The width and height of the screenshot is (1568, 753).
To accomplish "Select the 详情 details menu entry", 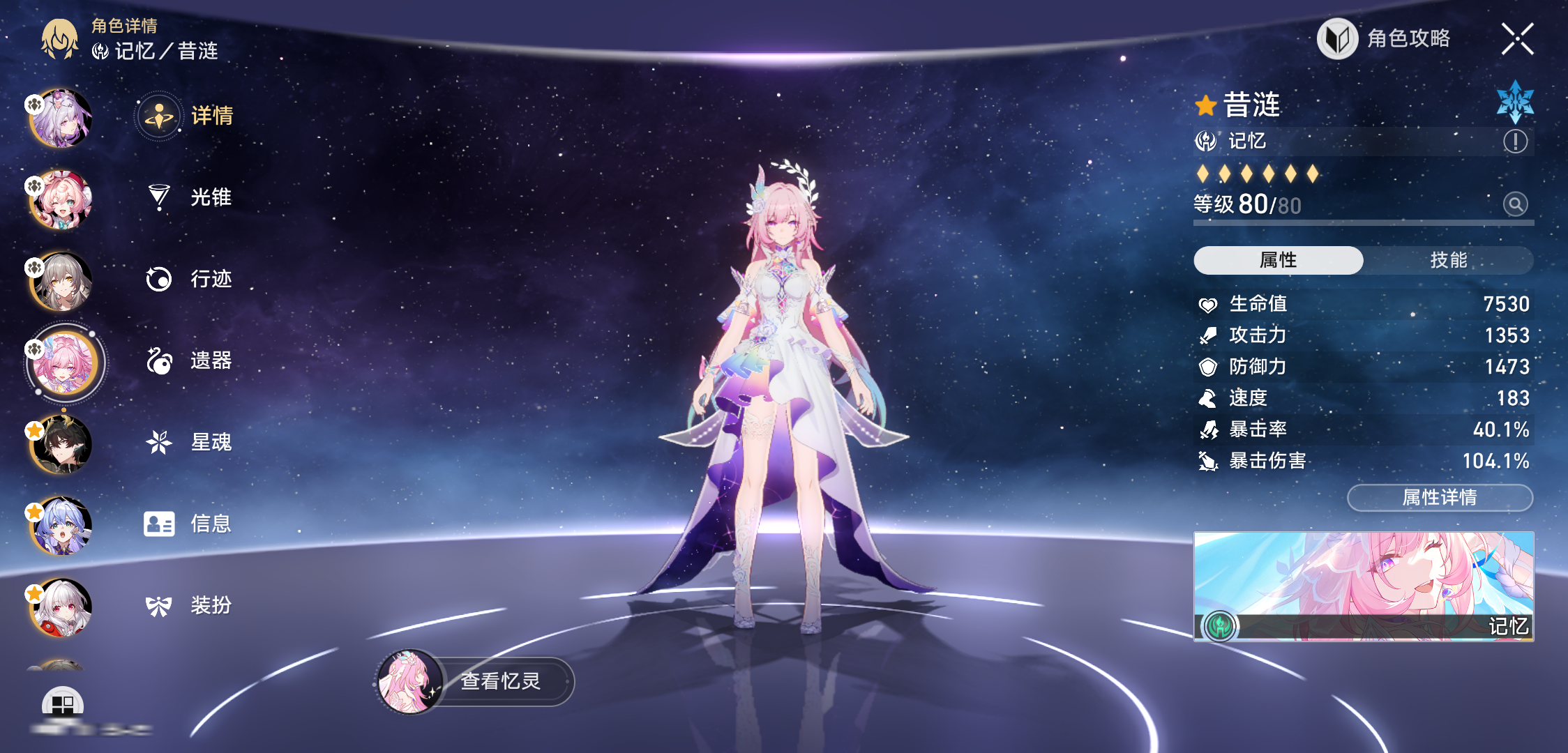I will (x=188, y=116).
